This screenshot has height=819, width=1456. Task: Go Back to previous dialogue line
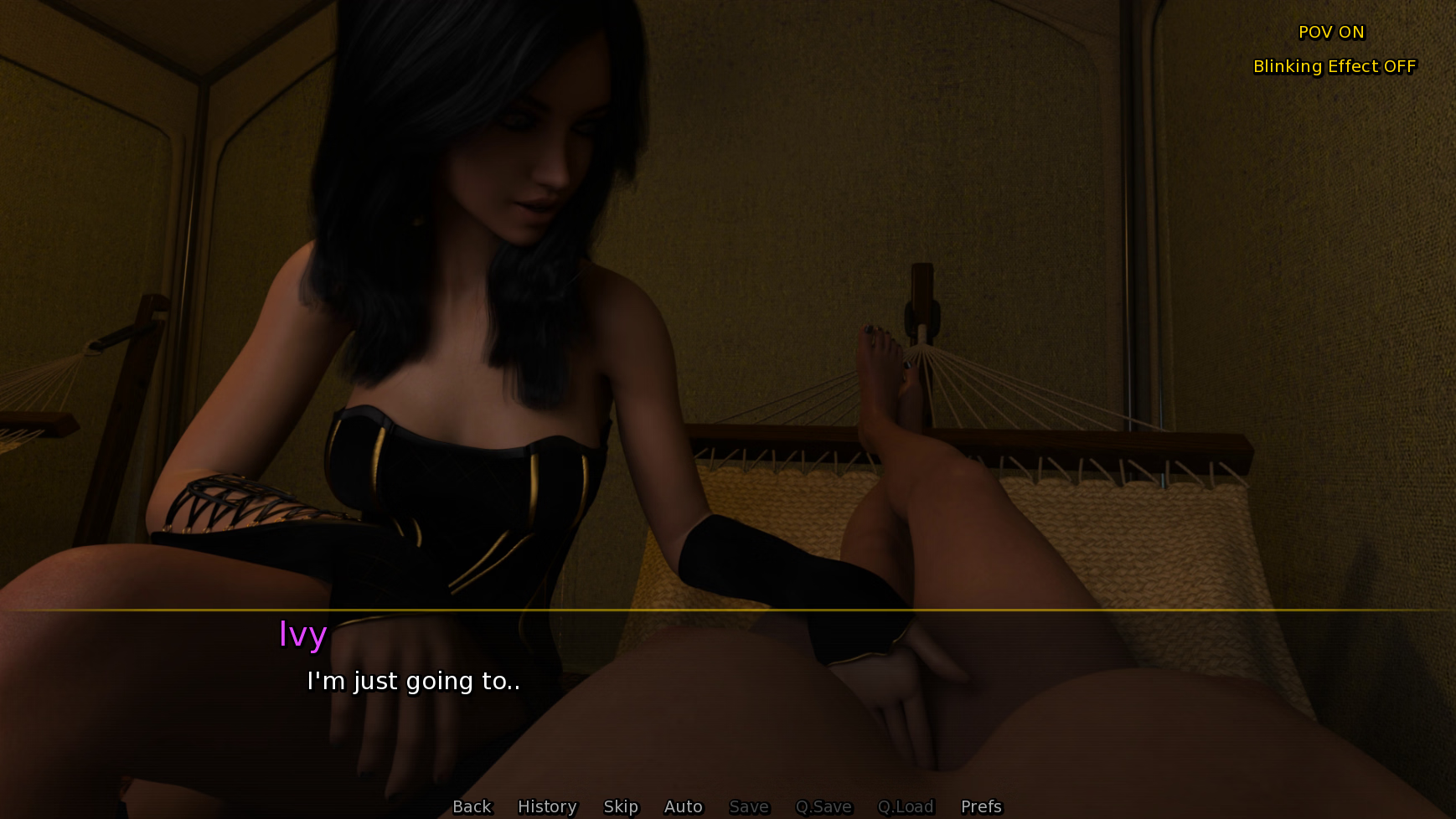coord(472,806)
